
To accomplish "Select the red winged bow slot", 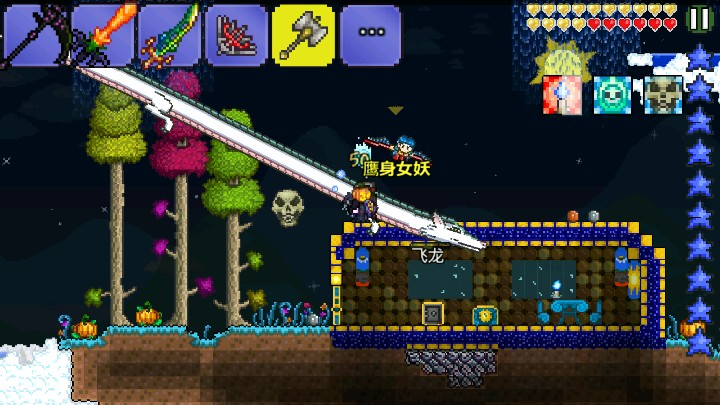I will tap(236, 35).
